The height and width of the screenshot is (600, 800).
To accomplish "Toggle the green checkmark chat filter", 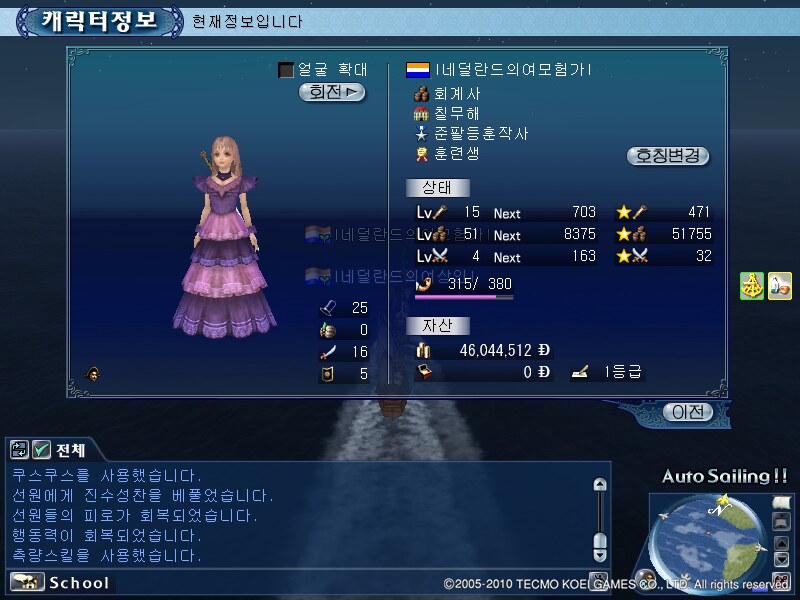I will (41, 450).
